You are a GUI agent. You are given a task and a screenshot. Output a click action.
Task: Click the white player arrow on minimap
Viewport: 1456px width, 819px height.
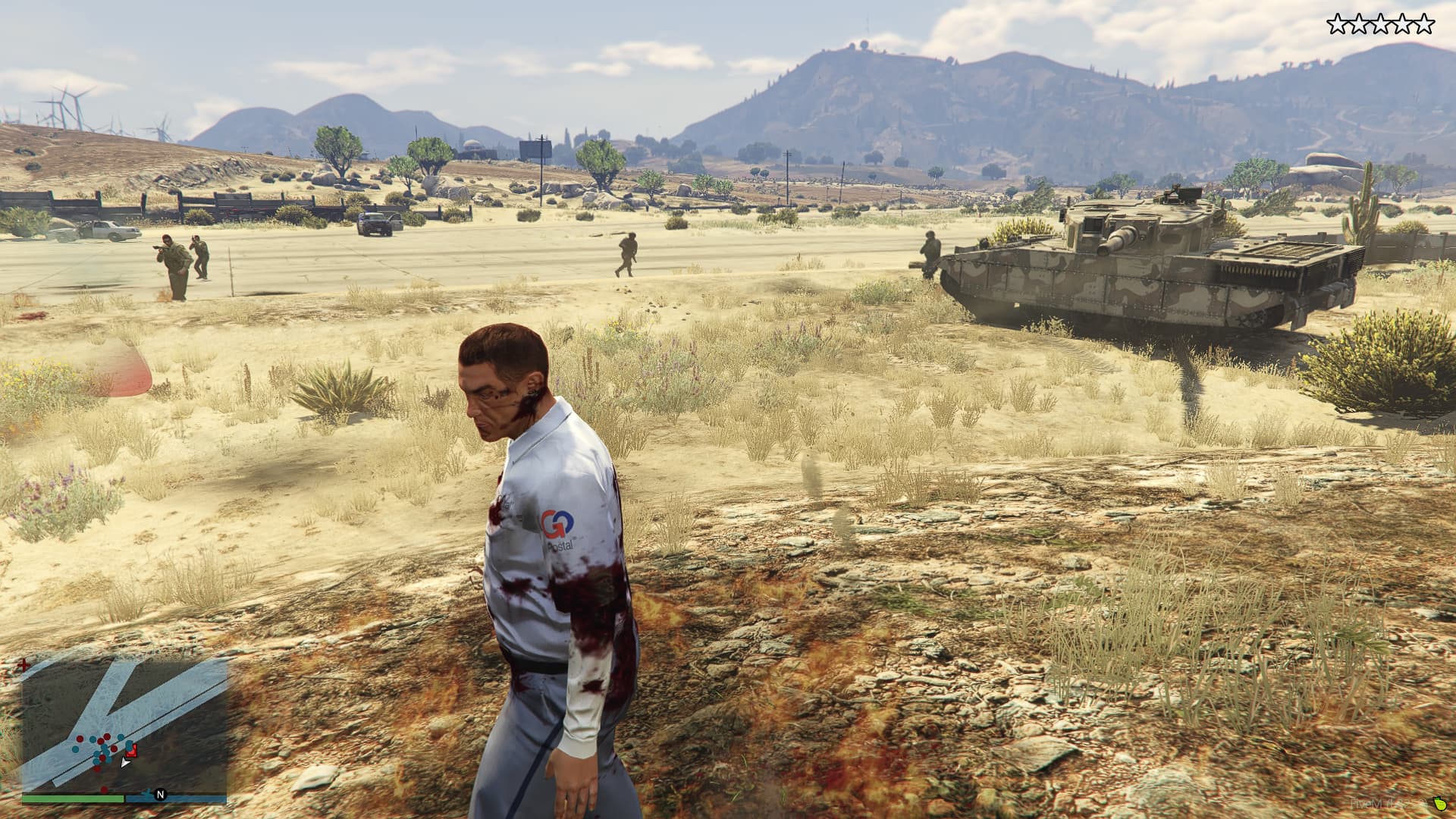pyautogui.click(x=125, y=761)
